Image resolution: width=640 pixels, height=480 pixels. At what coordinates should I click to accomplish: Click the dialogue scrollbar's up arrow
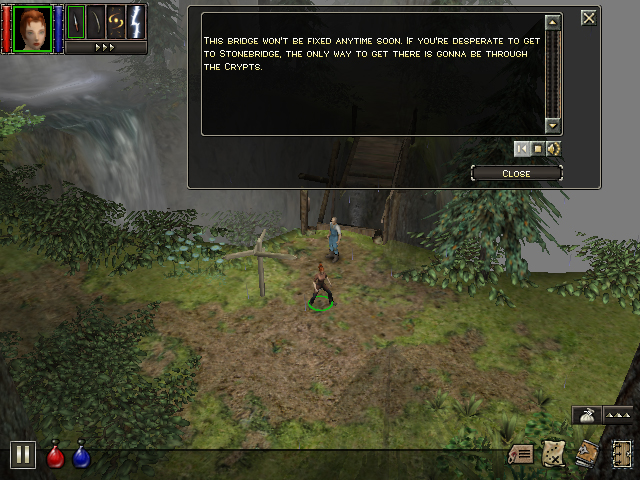[553, 22]
